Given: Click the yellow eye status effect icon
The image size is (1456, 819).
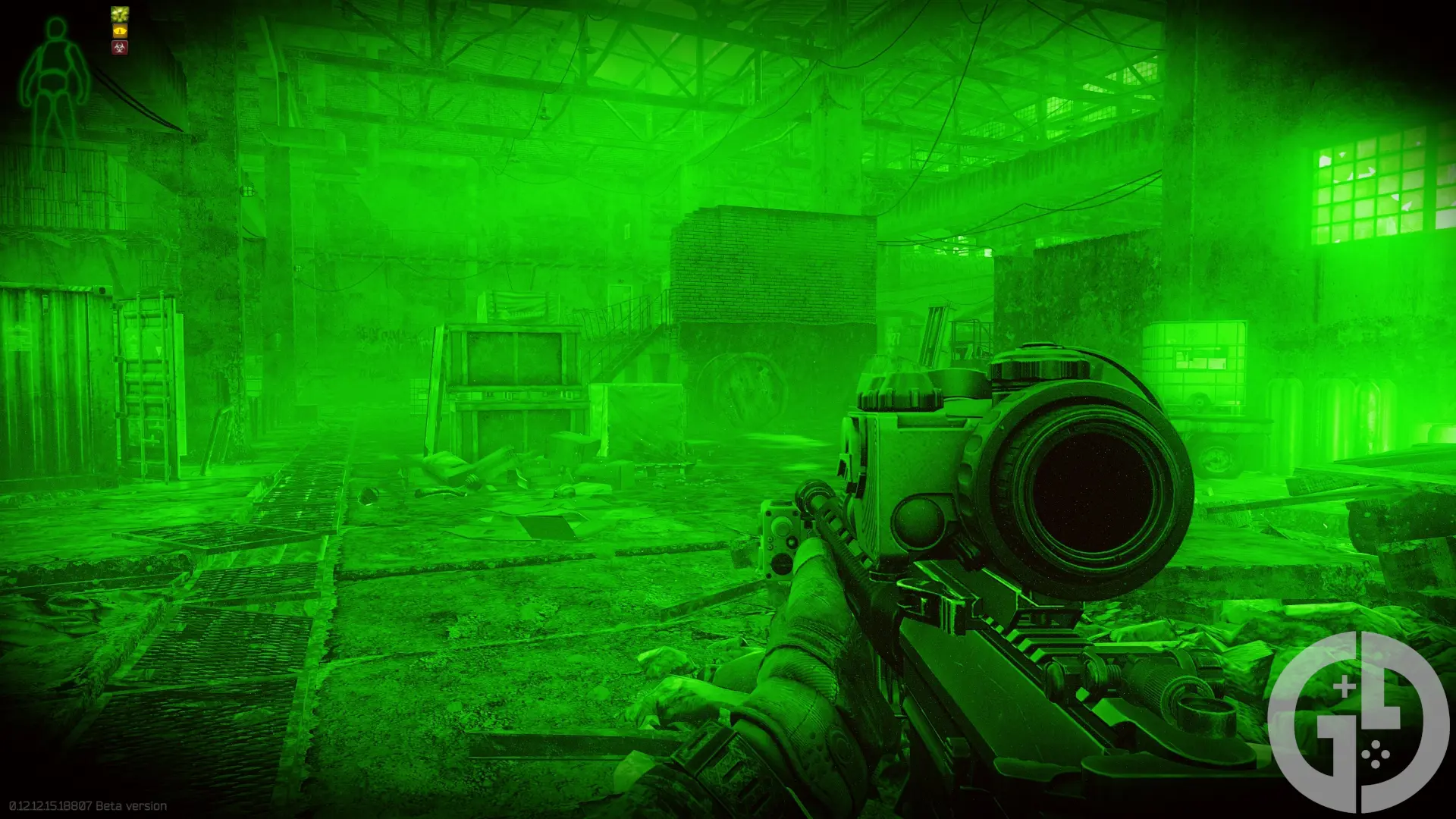Looking at the screenshot, I should click(x=120, y=31).
